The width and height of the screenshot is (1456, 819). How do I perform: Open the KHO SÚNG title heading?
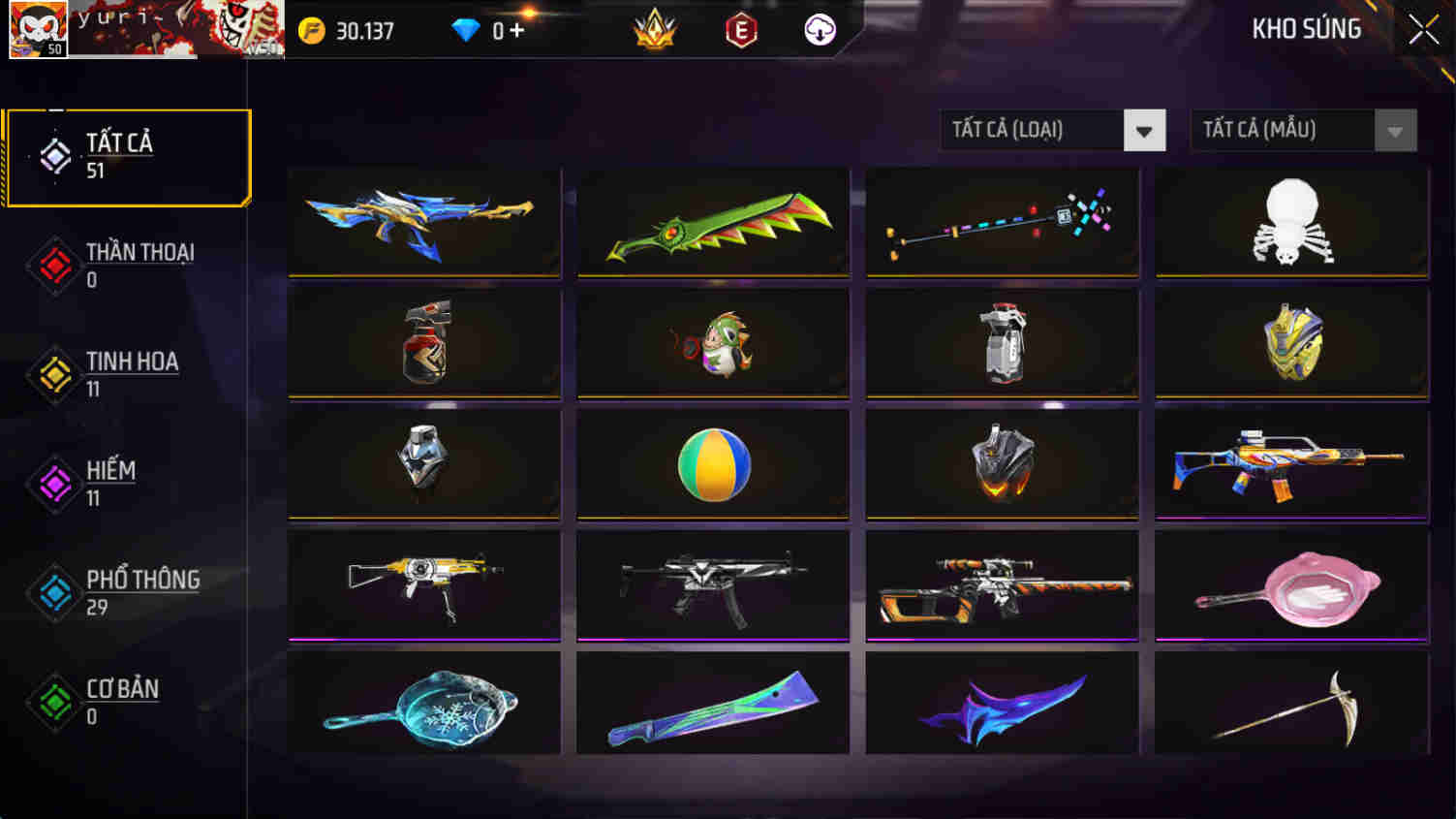1304,29
